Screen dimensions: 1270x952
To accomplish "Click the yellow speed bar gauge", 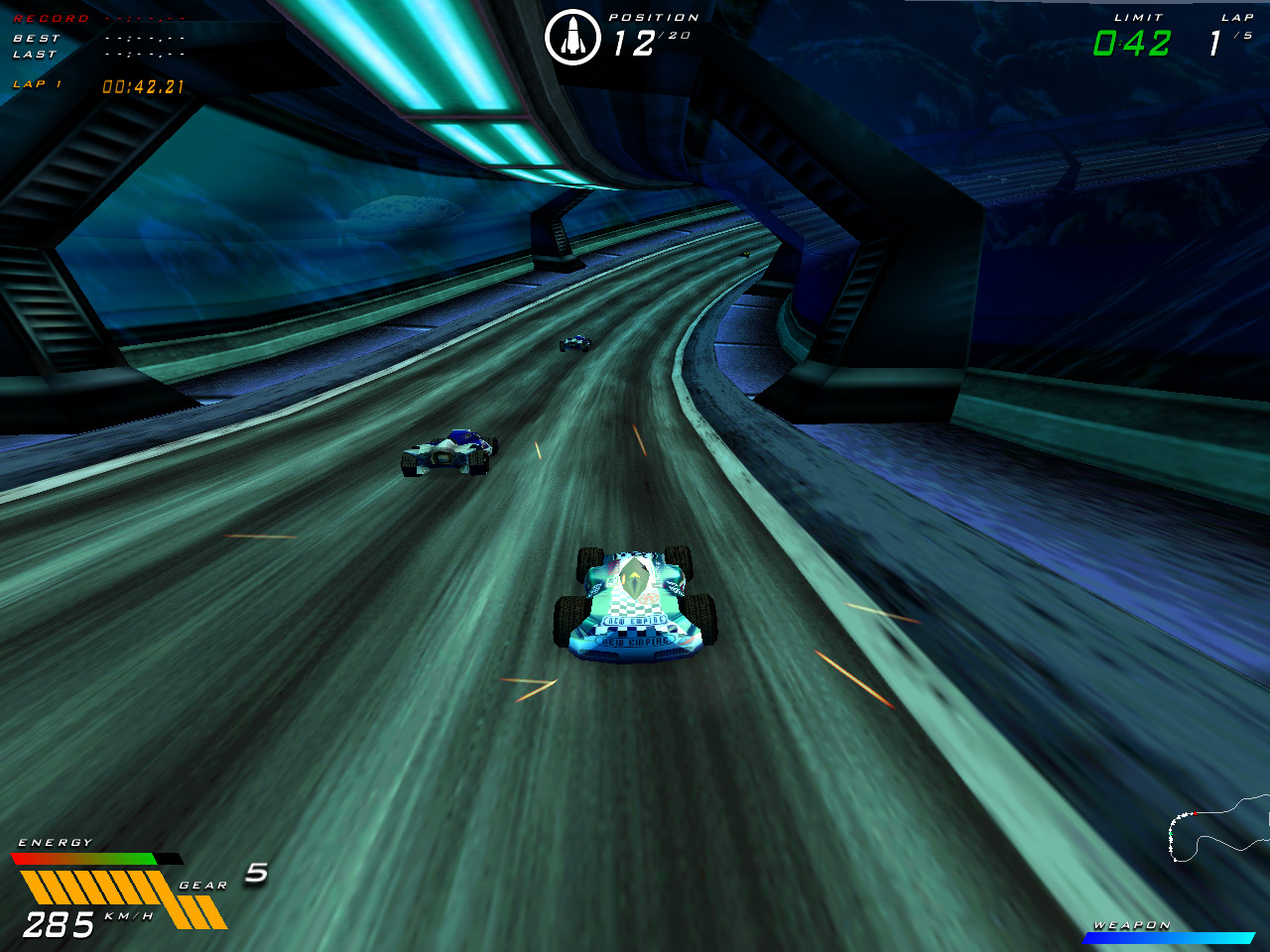I will coord(89,886).
